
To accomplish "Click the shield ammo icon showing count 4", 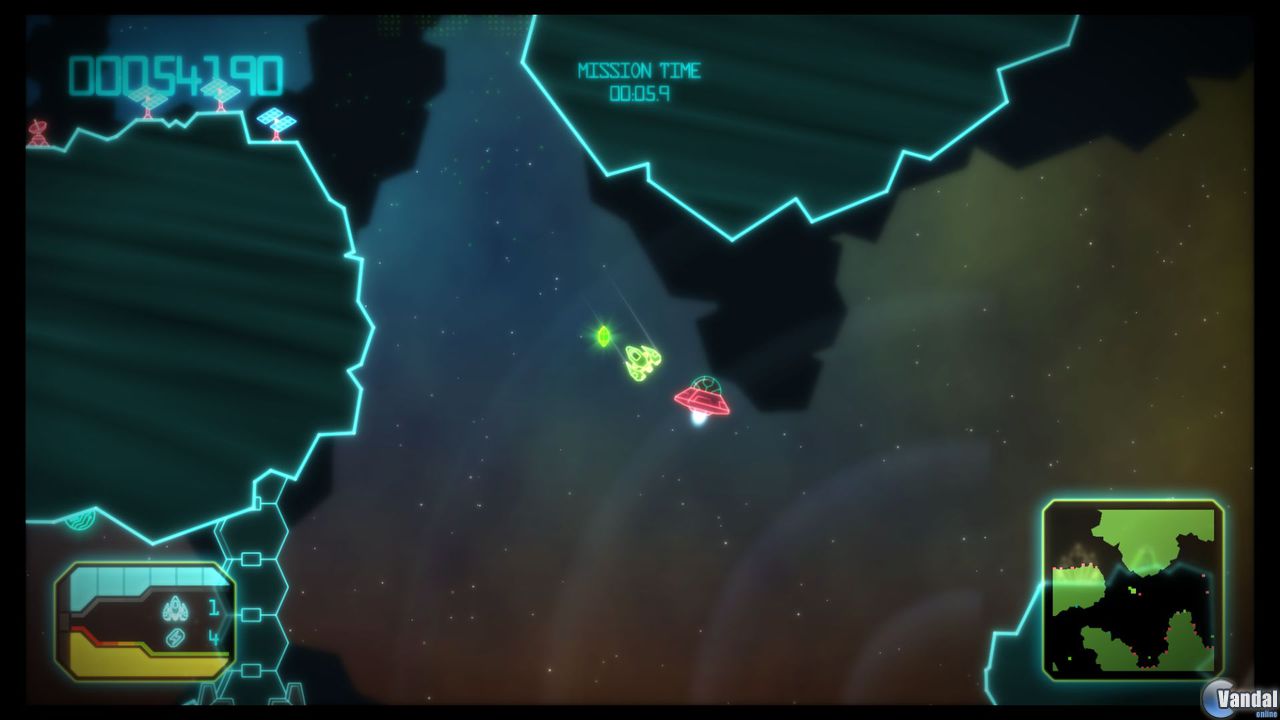I will tap(175, 638).
